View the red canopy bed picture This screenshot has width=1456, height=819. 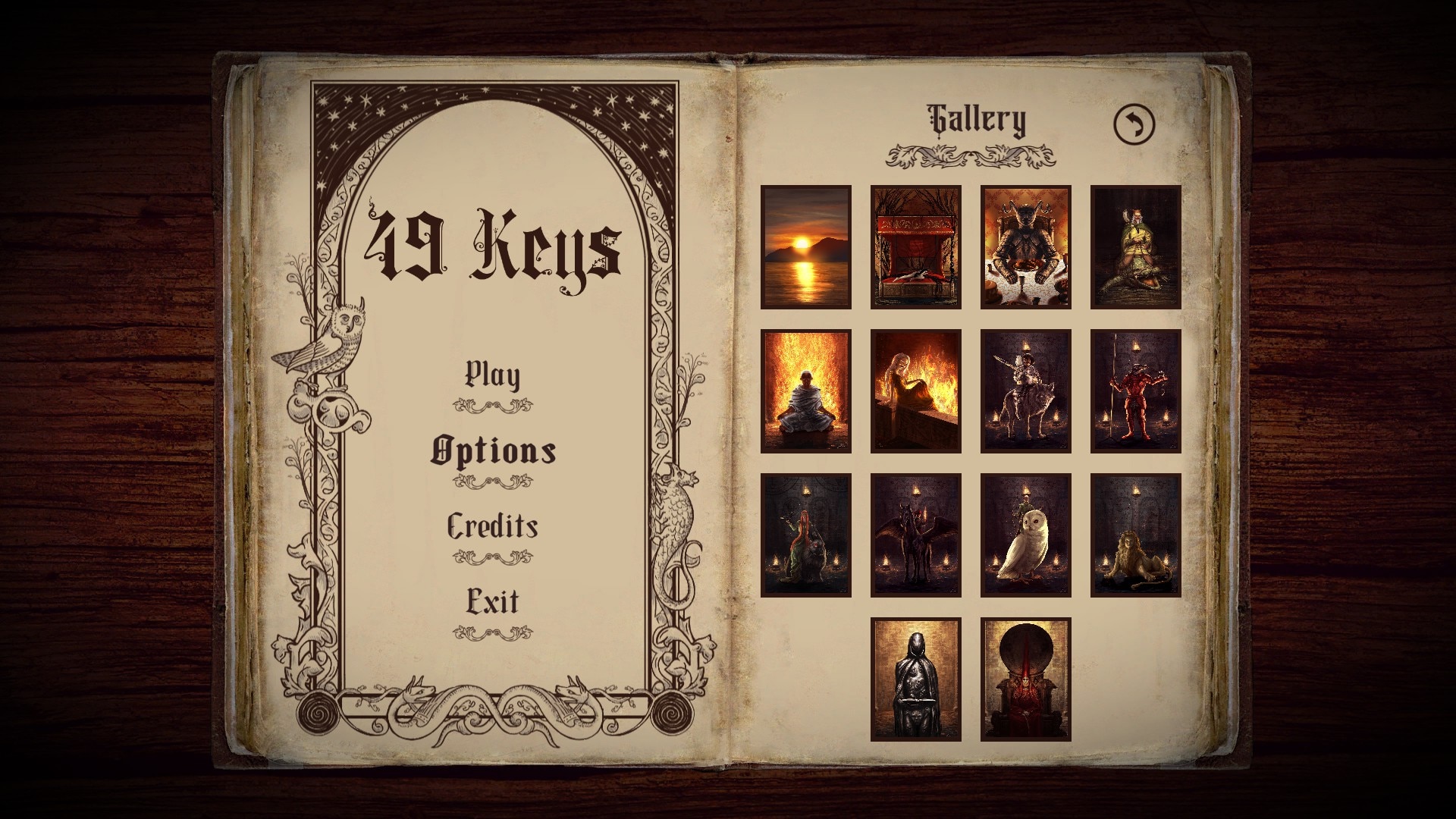(x=916, y=247)
